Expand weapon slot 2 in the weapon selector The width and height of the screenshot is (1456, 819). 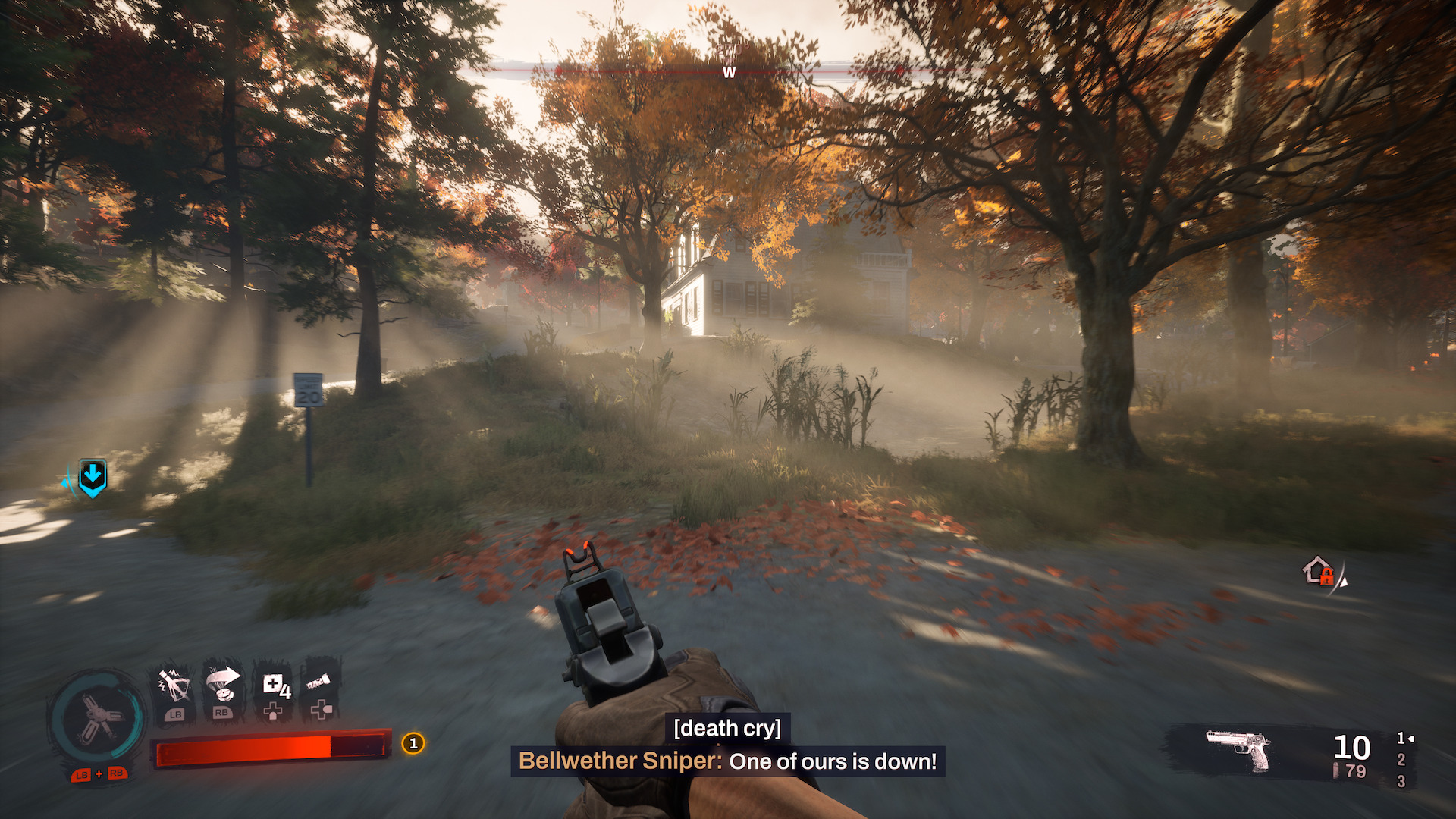pos(1401,760)
